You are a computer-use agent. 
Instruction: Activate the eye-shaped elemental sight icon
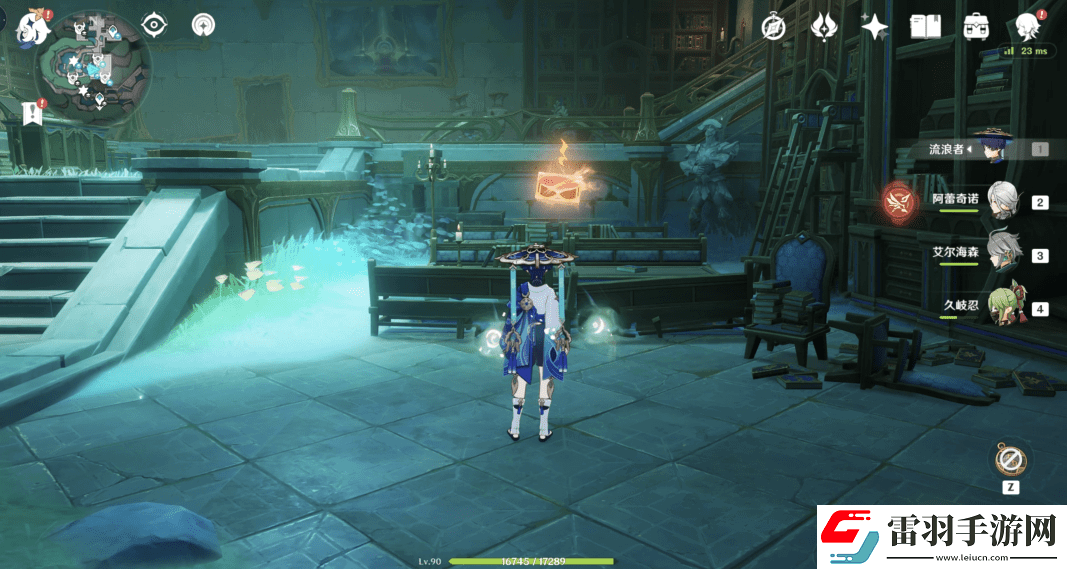(x=155, y=25)
